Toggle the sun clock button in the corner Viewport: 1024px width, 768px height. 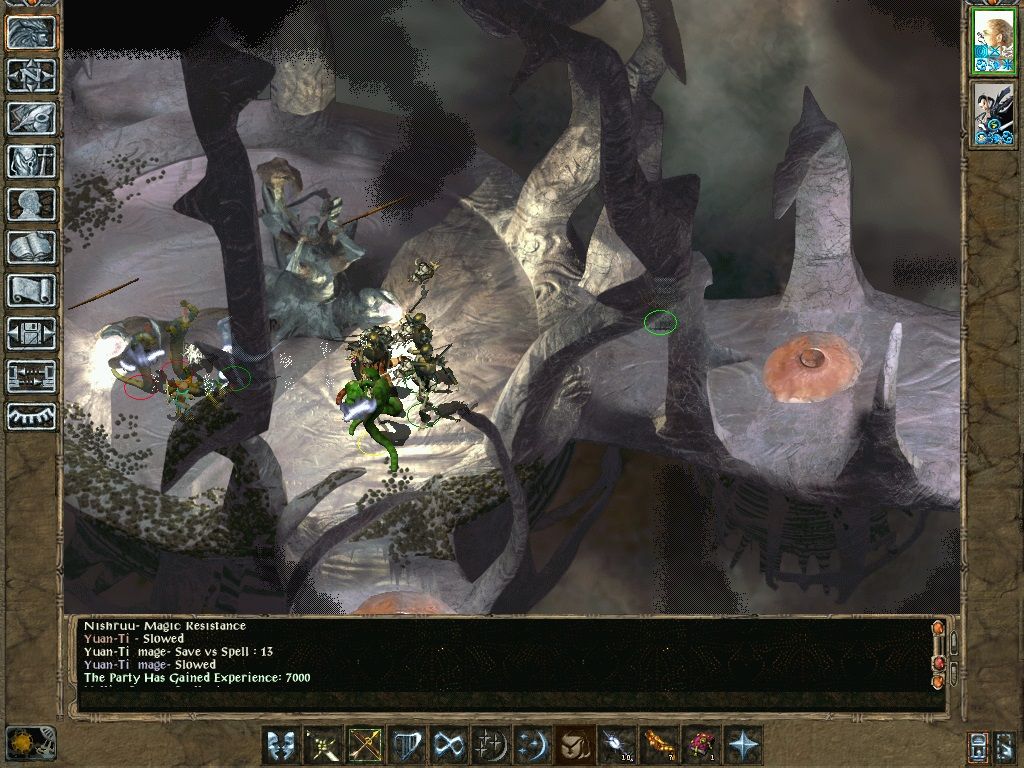[28, 742]
